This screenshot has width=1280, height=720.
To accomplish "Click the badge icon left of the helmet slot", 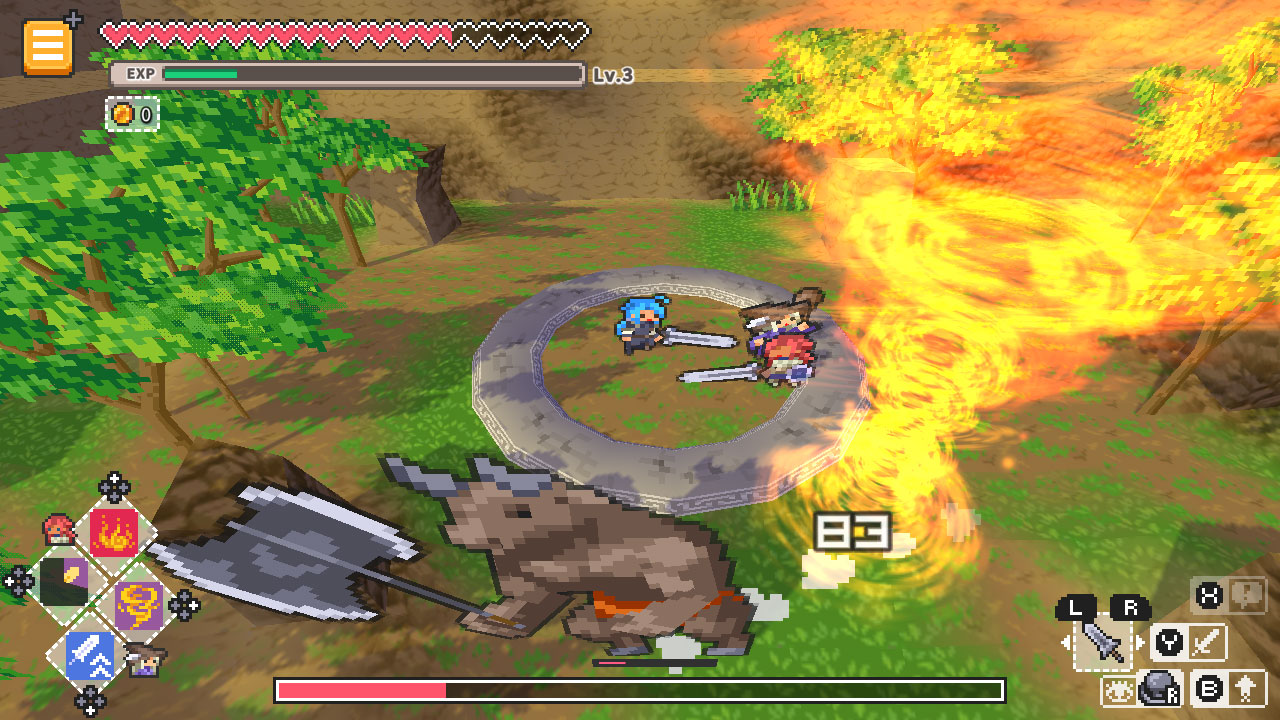I will click(1119, 689).
